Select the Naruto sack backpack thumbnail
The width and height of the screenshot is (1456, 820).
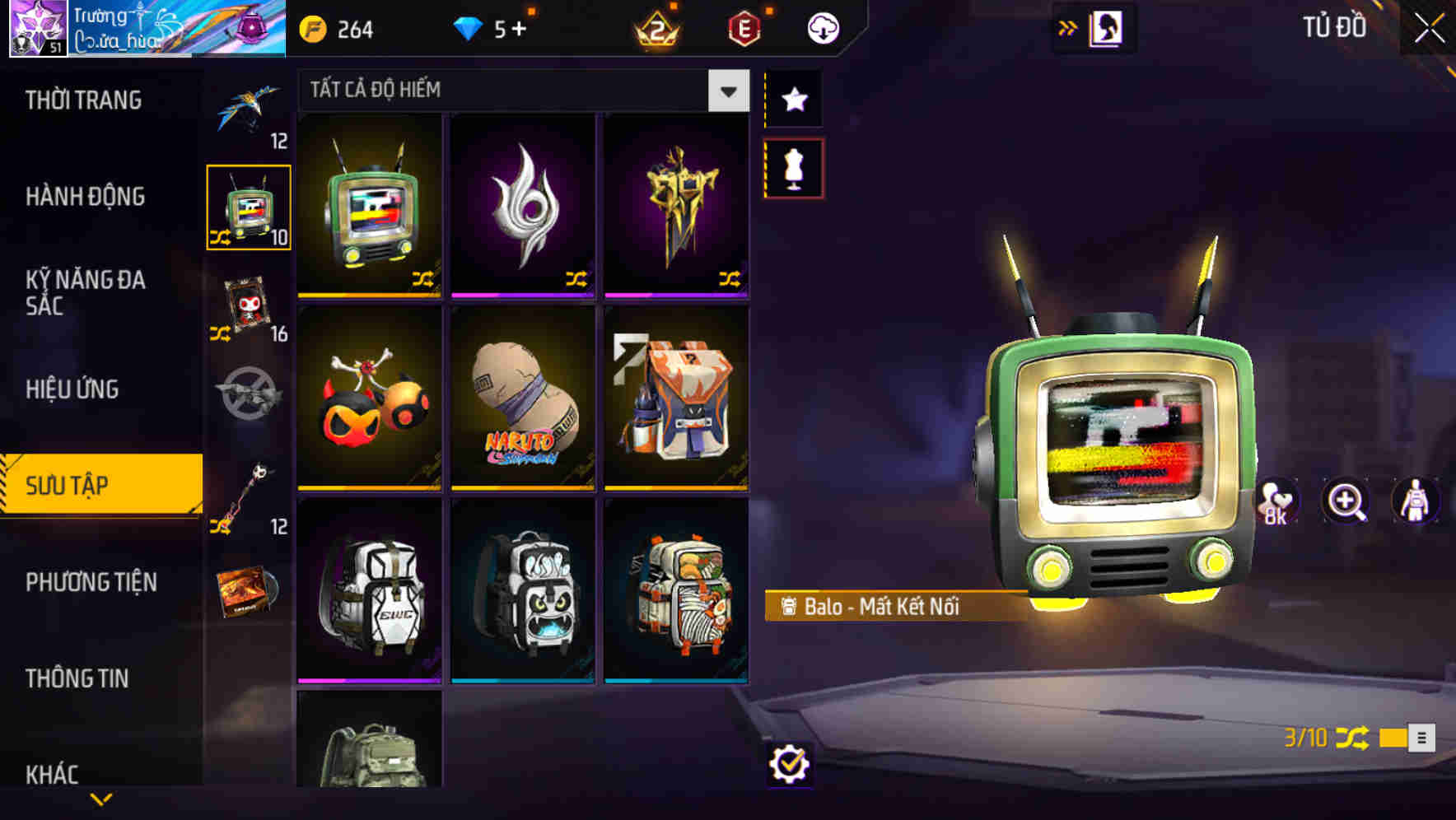[521, 403]
